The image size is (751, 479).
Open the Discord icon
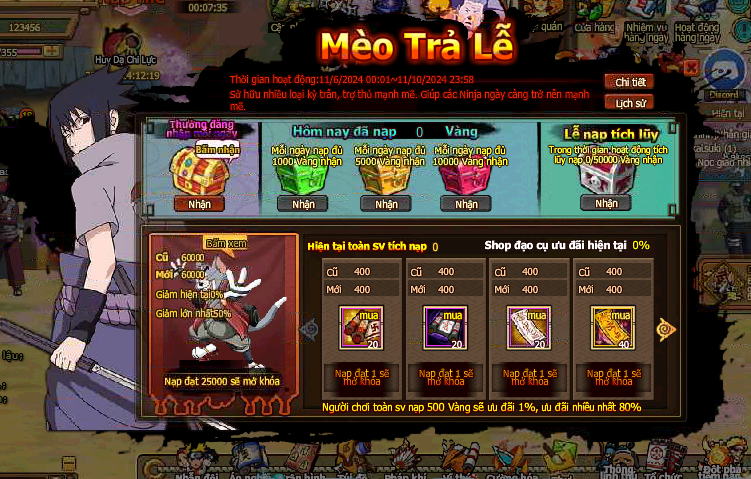722,76
